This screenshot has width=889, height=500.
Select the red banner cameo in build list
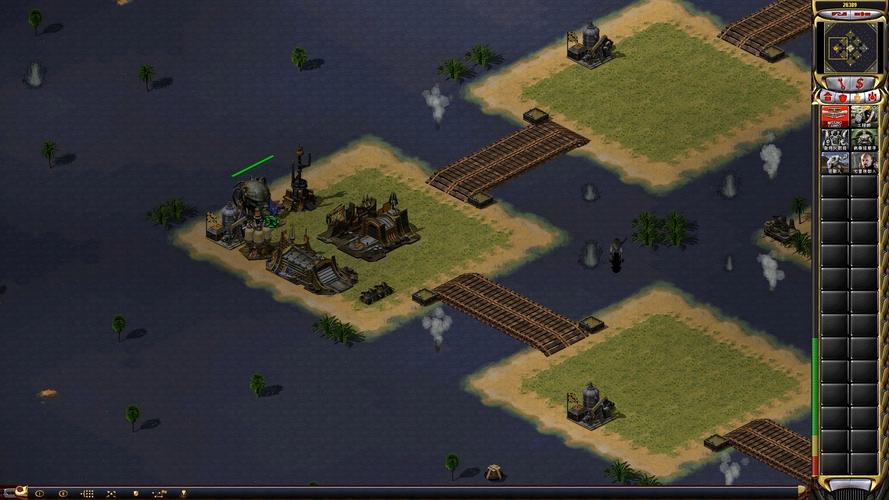835,116
